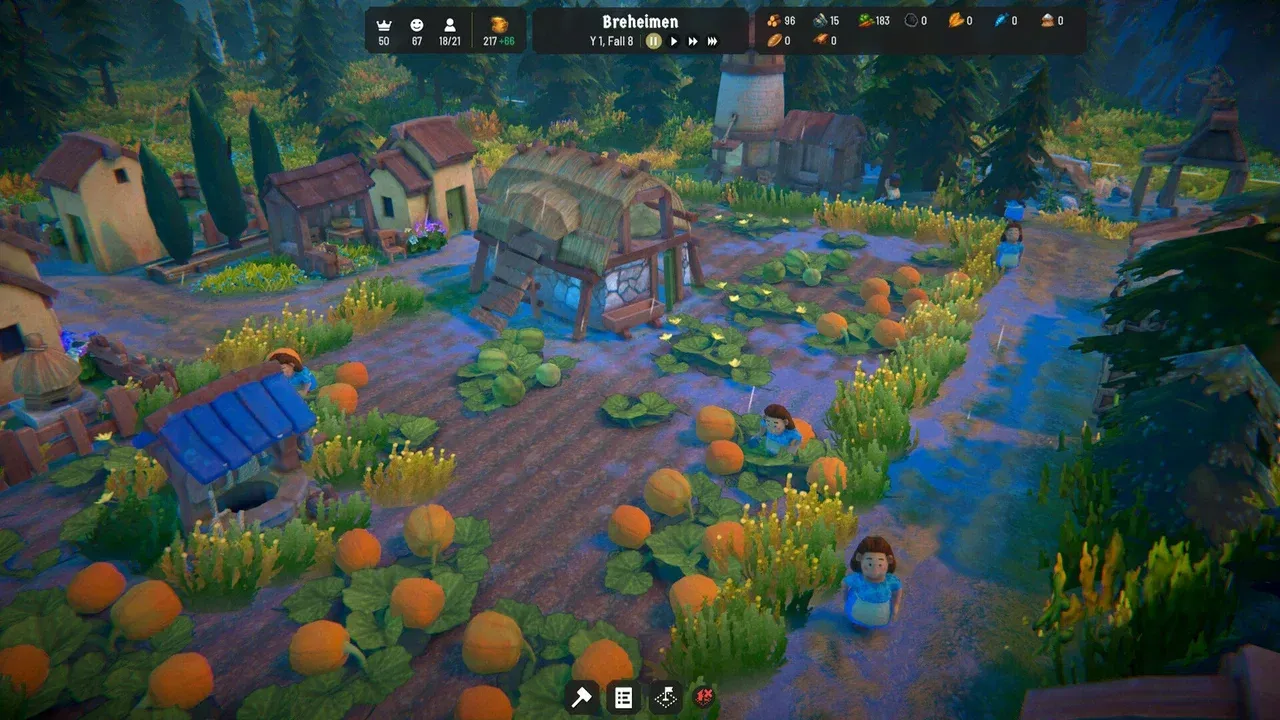Click the gold coin icon showing 217

[x=497, y=22]
